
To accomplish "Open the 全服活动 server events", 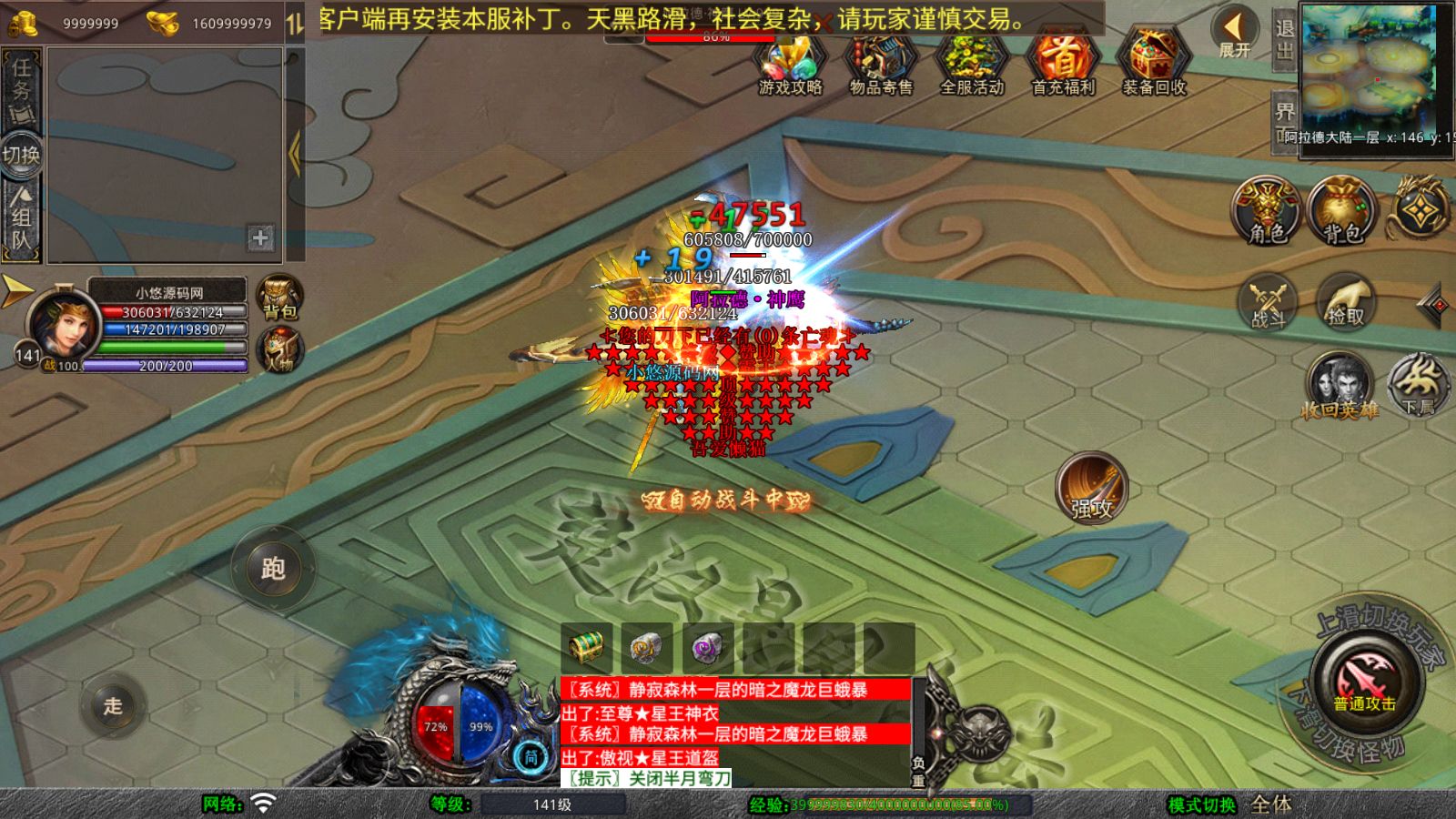I will (971, 64).
